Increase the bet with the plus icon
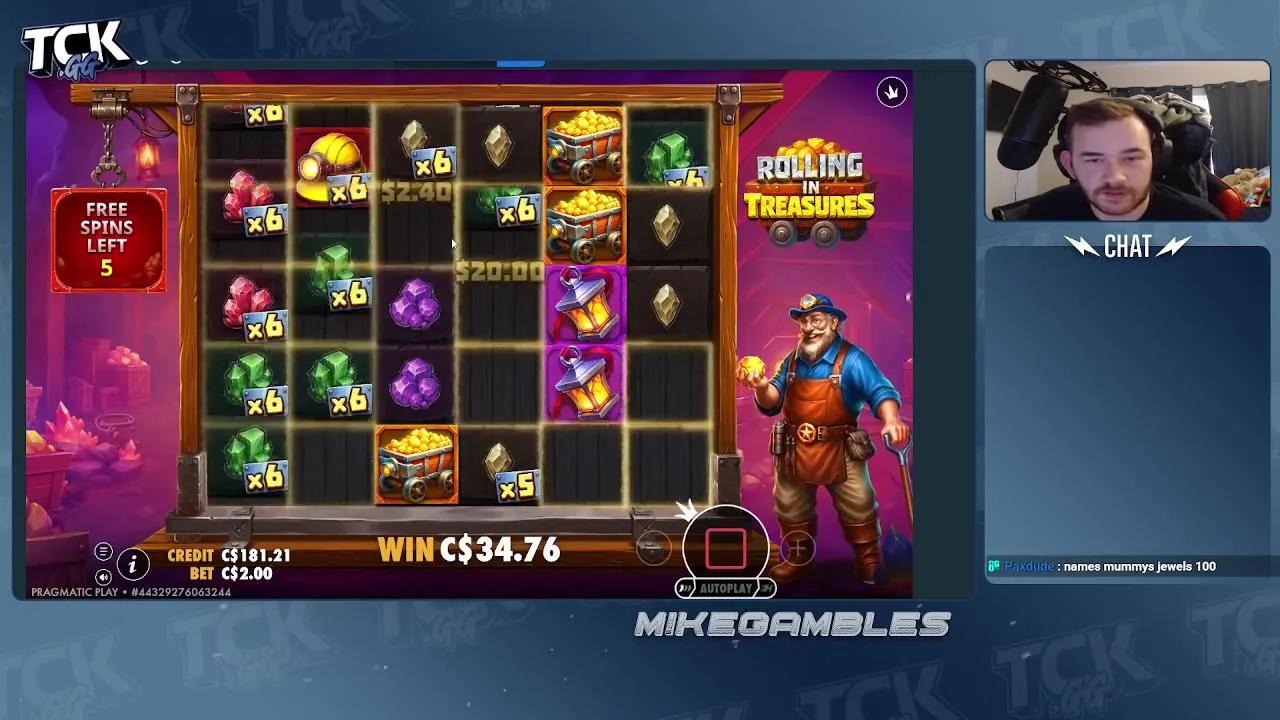Image resolution: width=1280 pixels, height=720 pixels. click(x=797, y=547)
